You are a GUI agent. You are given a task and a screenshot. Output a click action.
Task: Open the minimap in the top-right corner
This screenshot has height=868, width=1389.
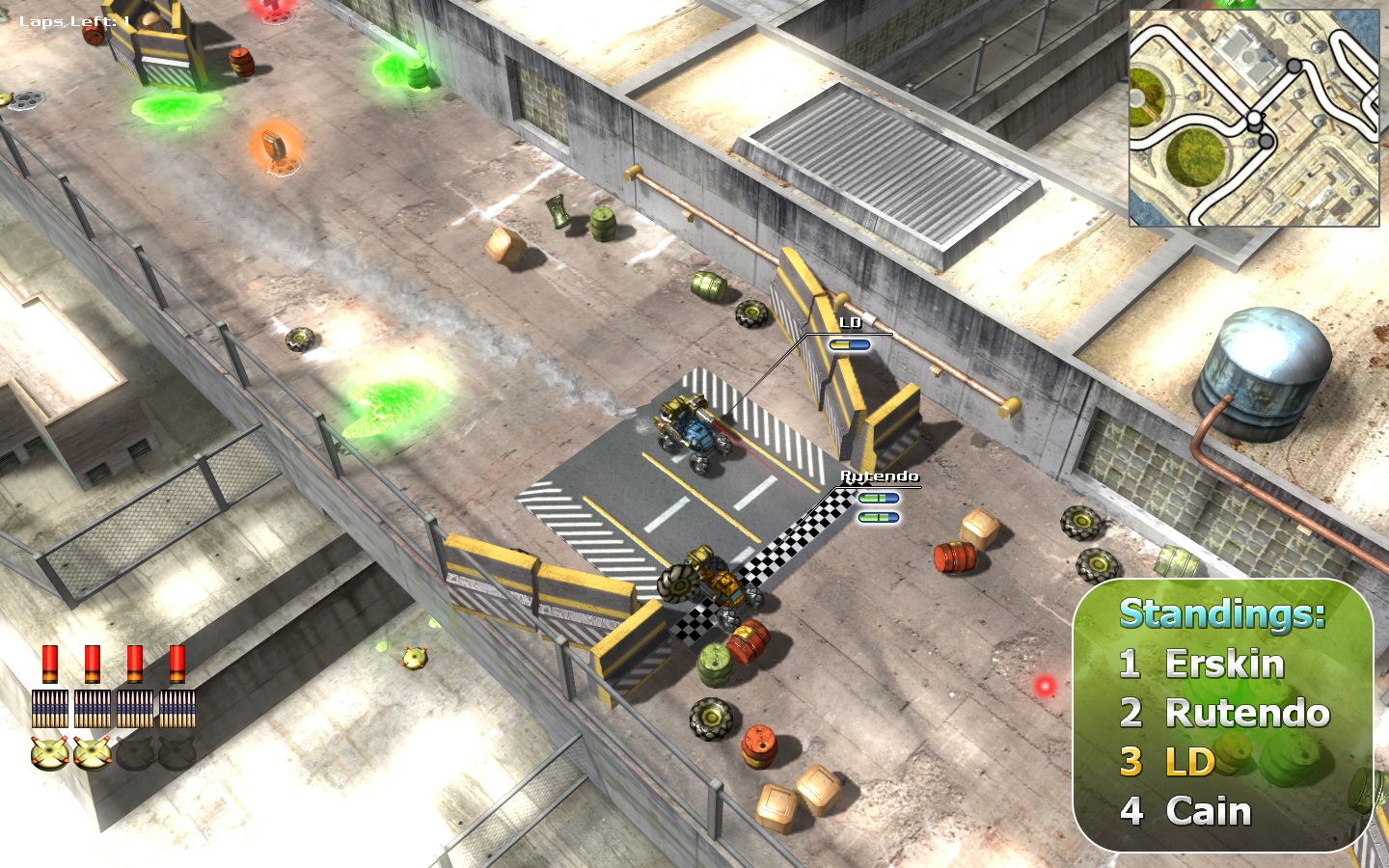pos(1254,116)
